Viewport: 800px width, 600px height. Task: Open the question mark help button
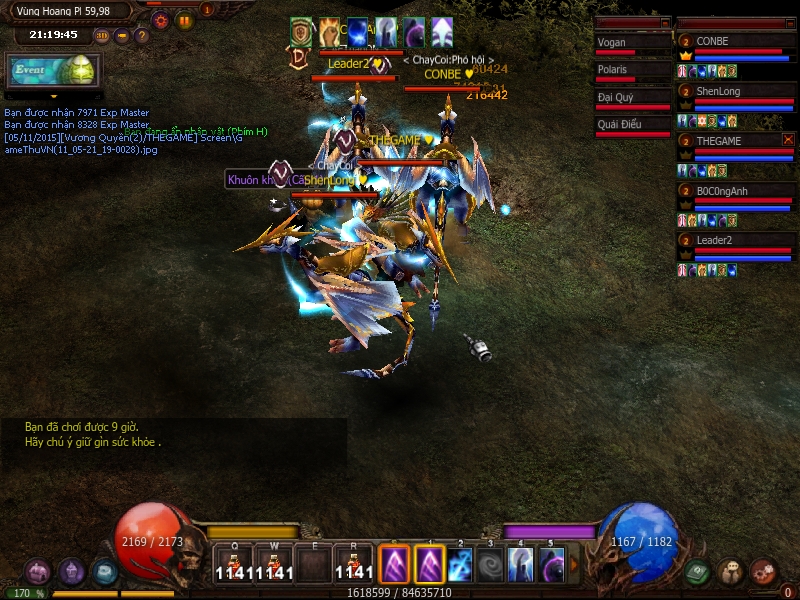pos(142,36)
